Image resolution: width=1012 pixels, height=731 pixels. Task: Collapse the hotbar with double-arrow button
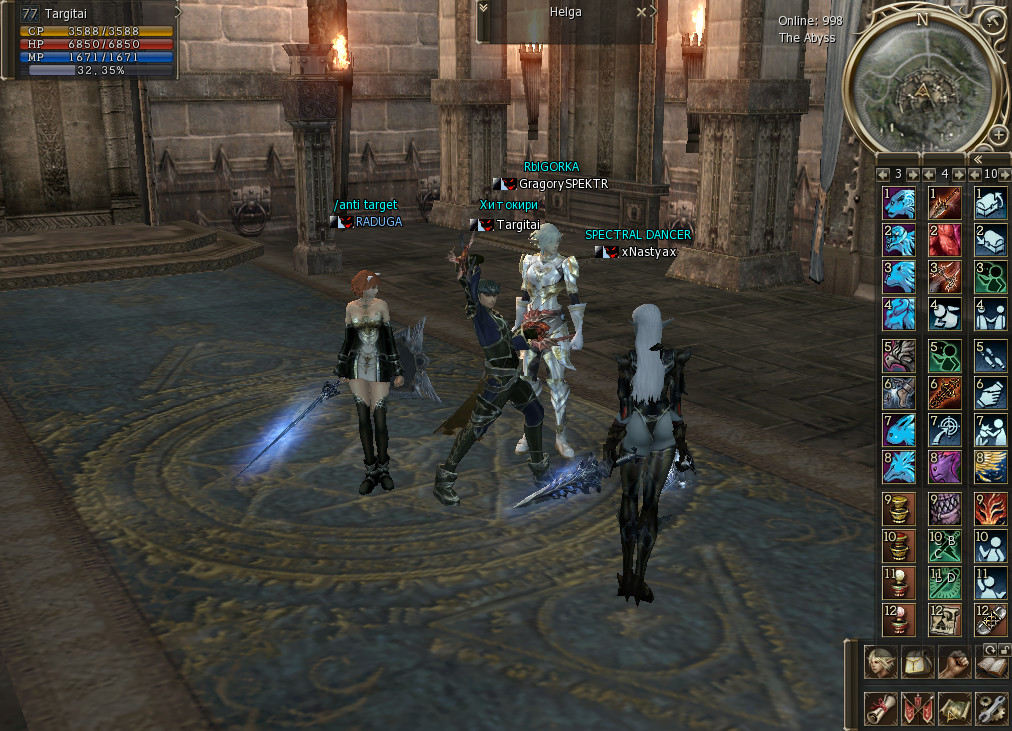pos(977,158)
